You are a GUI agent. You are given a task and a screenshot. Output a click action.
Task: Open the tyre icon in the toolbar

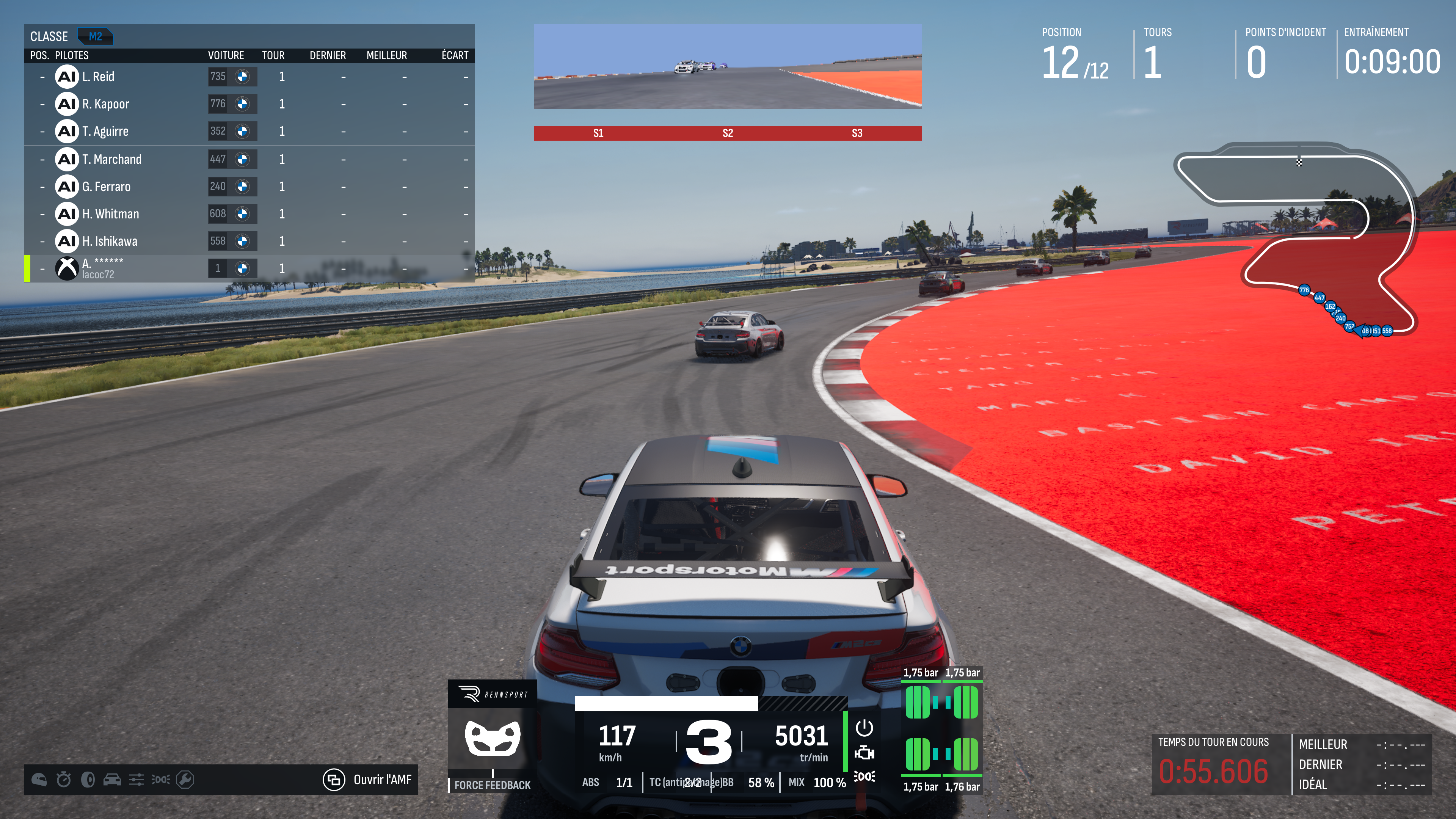click(88, 780)
